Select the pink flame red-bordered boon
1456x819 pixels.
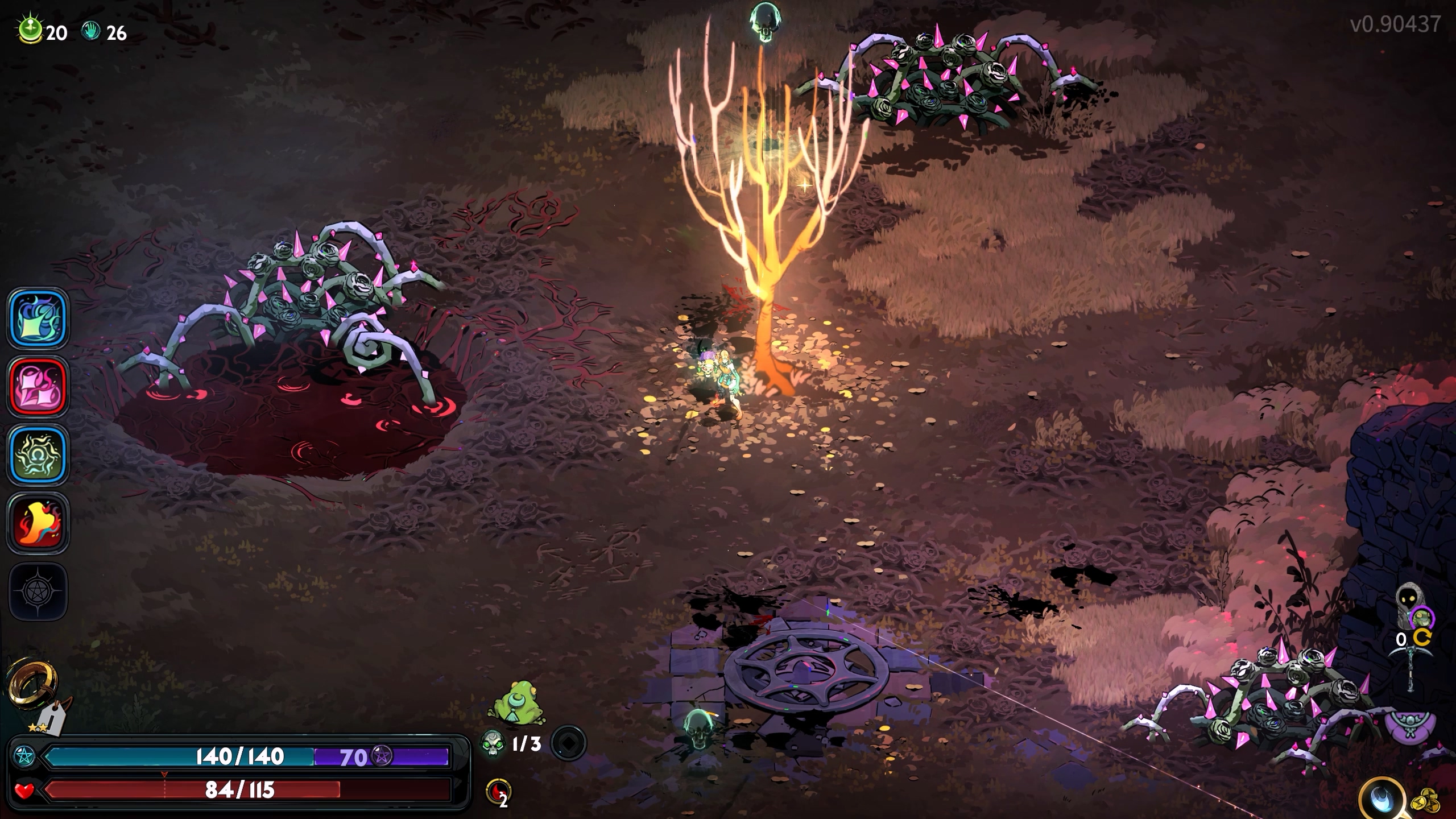tap(38, 386)
